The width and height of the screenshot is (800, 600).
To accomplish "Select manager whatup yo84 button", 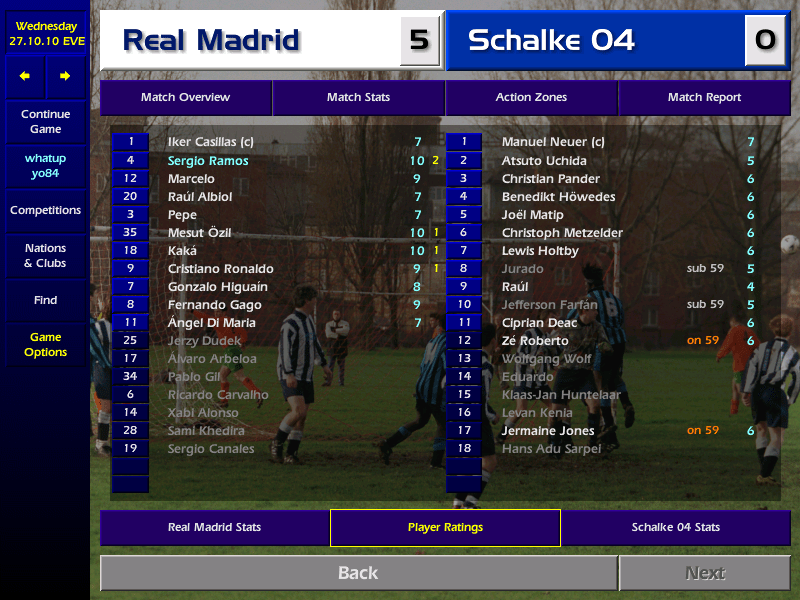I will [x=45, y=166].
